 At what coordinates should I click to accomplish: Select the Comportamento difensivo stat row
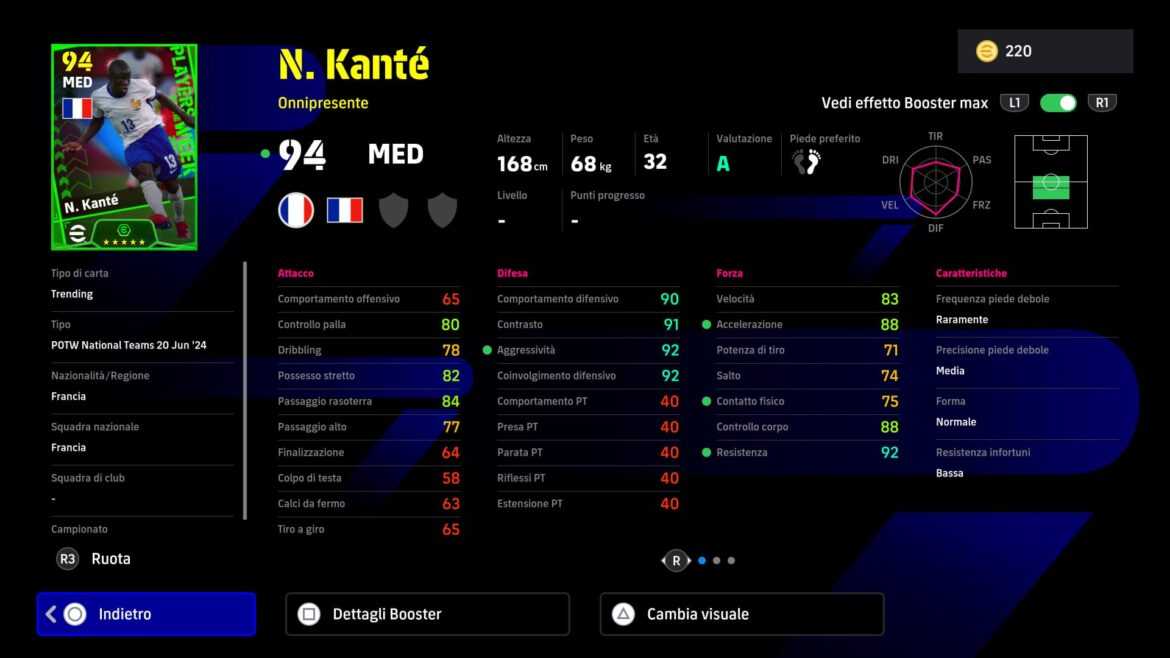point(588,299)
